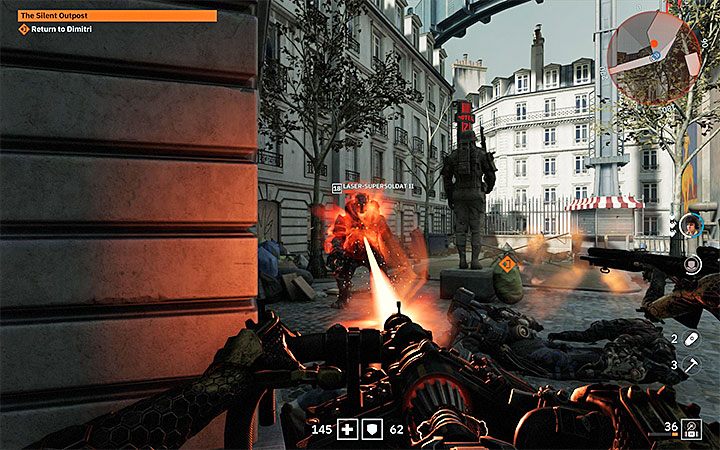Click the round ability icon below the portrait
This screenshot has height=450, width=720.
pyautogui.click(x=692, y=263)
